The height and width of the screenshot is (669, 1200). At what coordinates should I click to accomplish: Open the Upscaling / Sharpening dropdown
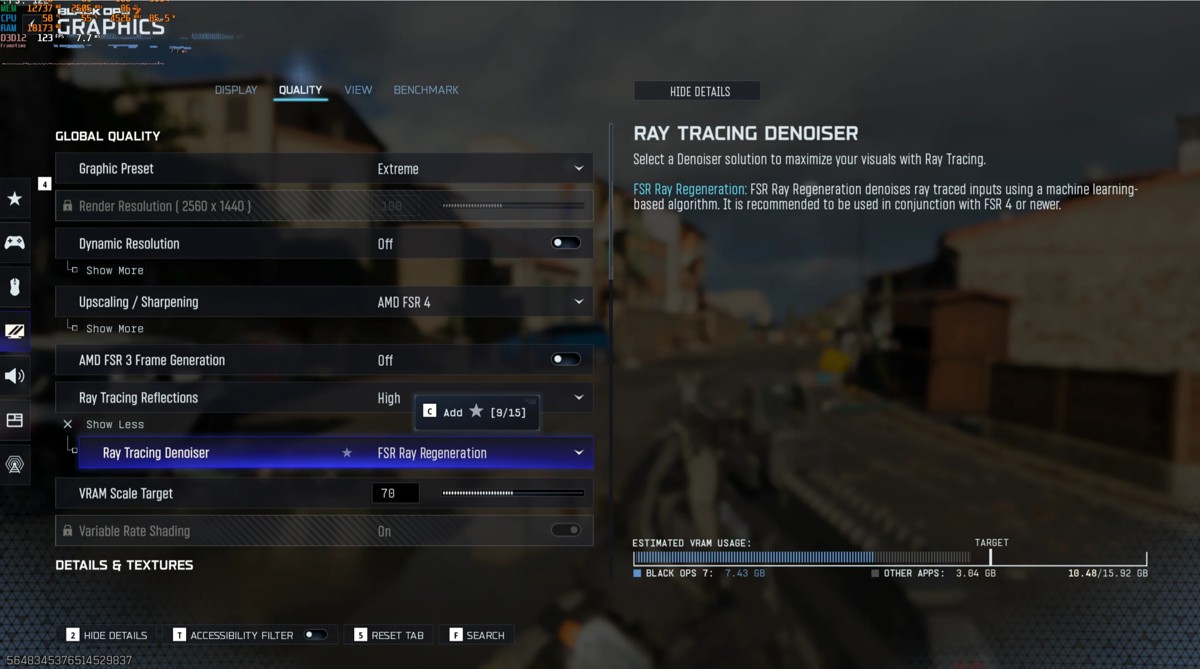(480, 302)
